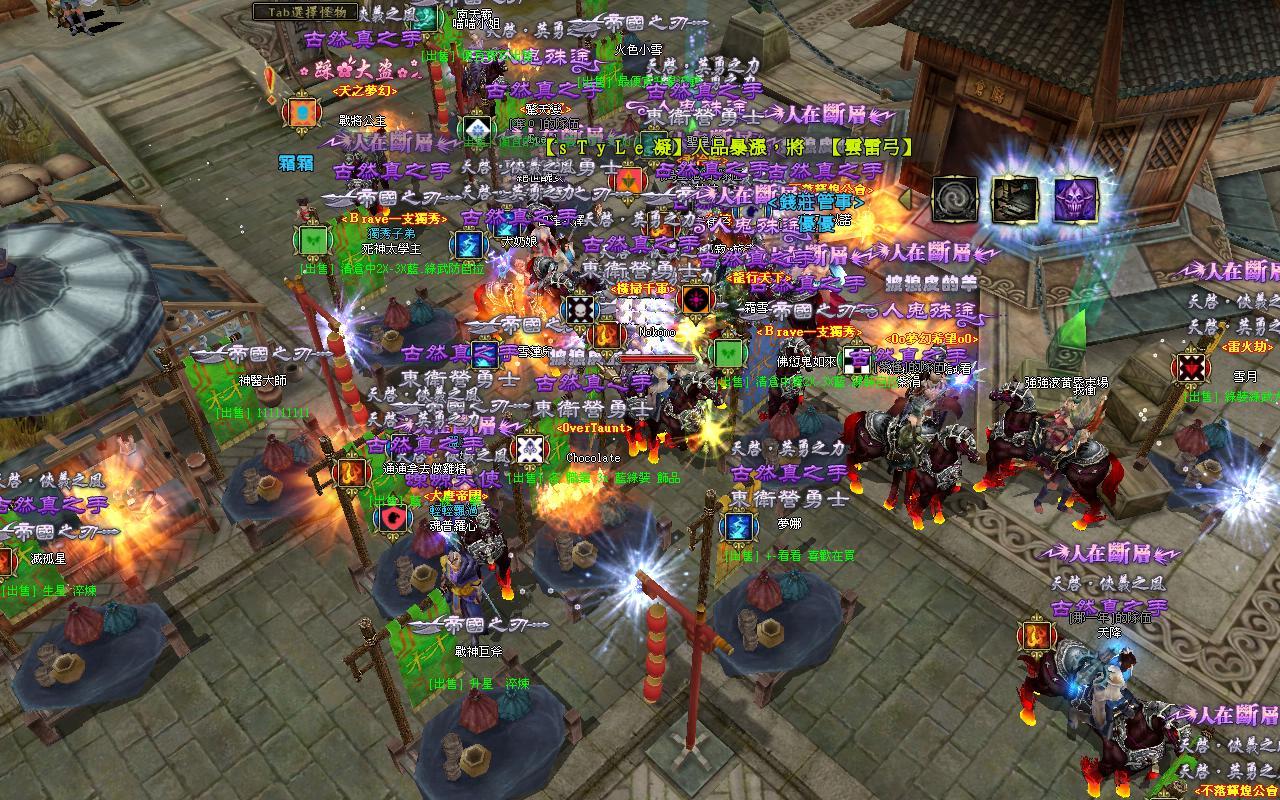Activate the purple demon skull icon

[x=1076, y=200]
